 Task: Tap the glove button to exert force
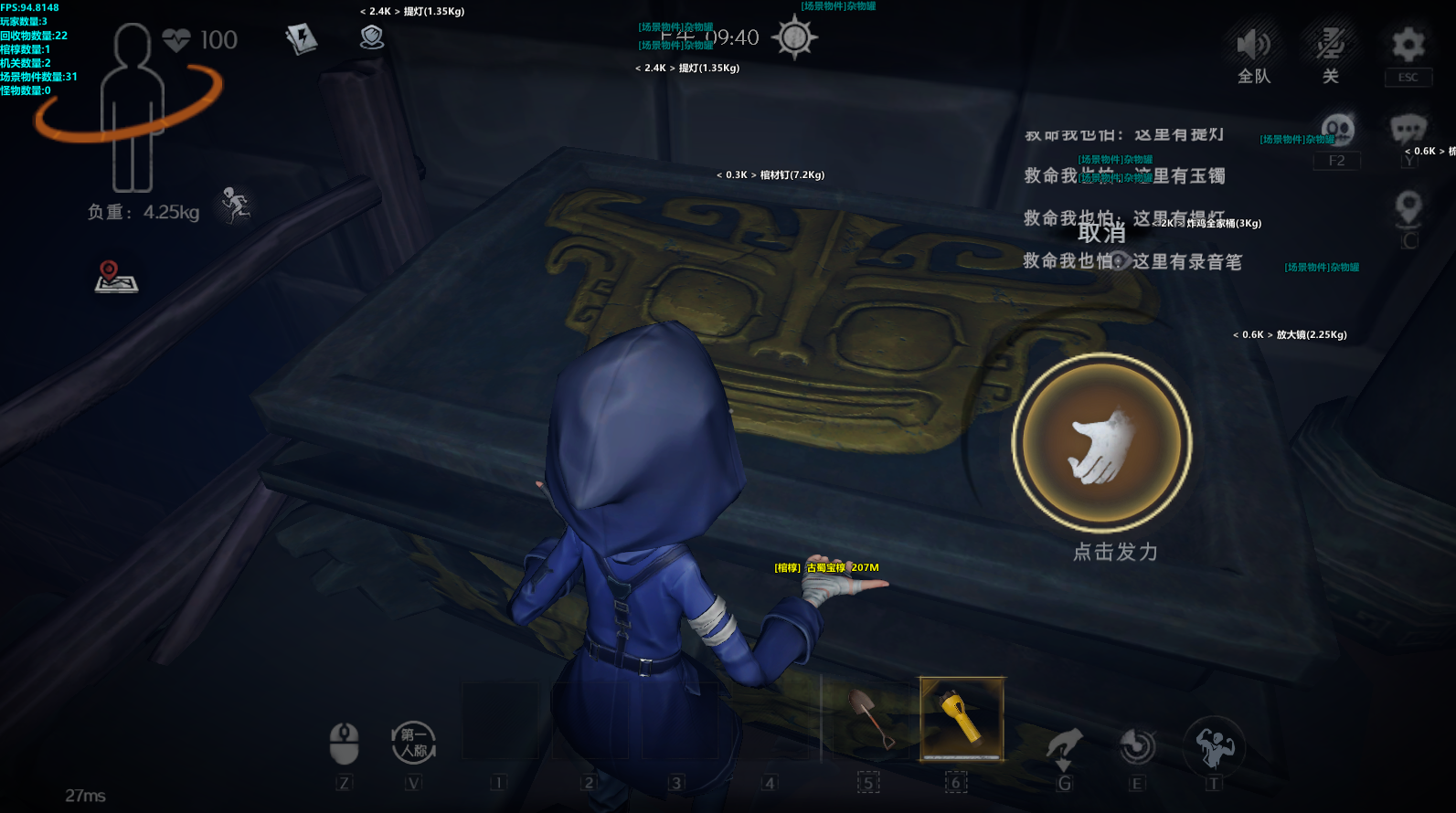tap(1101, 443)
